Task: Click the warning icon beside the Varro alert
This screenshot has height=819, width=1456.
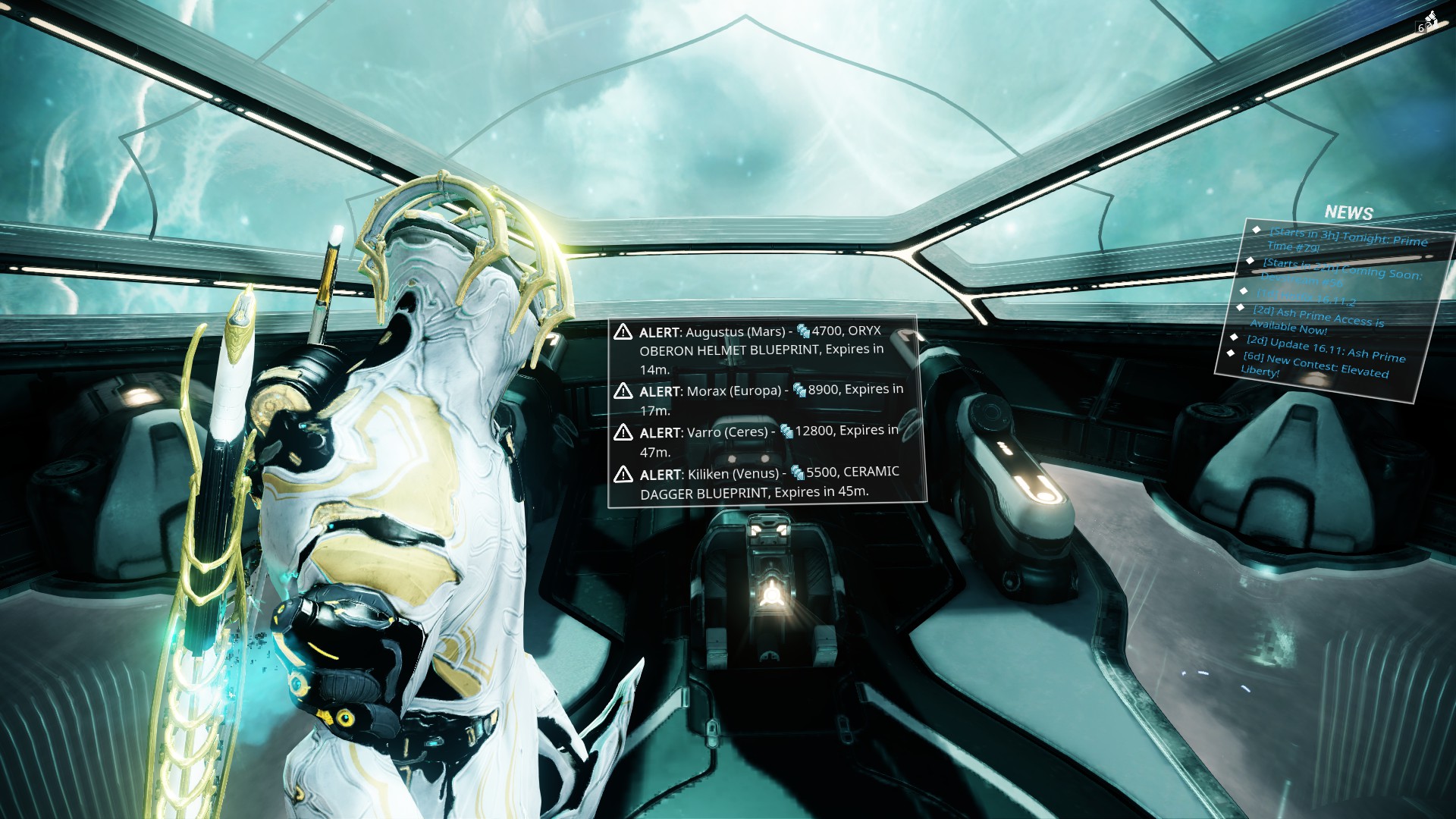Action: coord(623,432)
